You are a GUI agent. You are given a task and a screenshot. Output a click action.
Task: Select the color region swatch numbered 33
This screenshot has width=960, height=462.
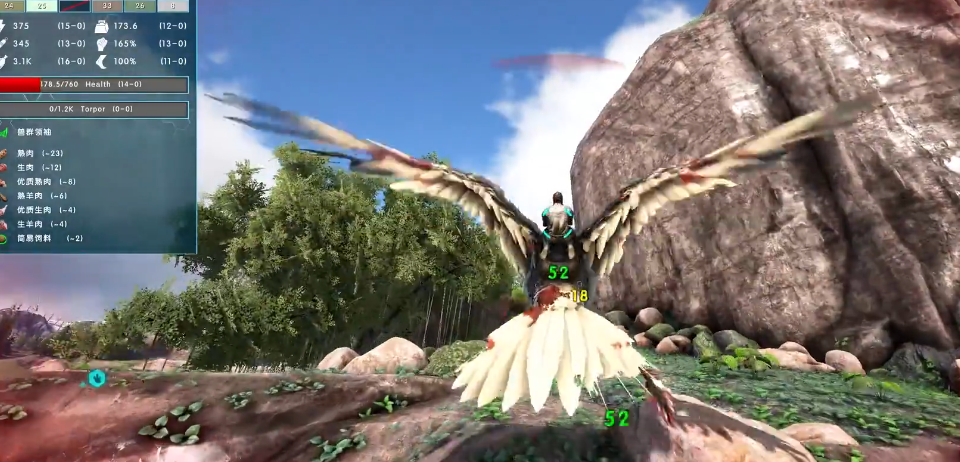pyautogui.click(x=107, y=6)
